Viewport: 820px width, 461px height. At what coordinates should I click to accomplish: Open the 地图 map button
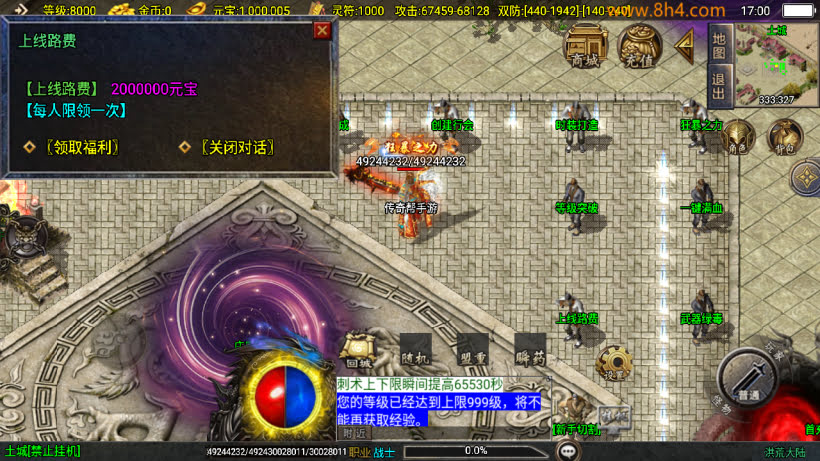(x=718, y=43)
